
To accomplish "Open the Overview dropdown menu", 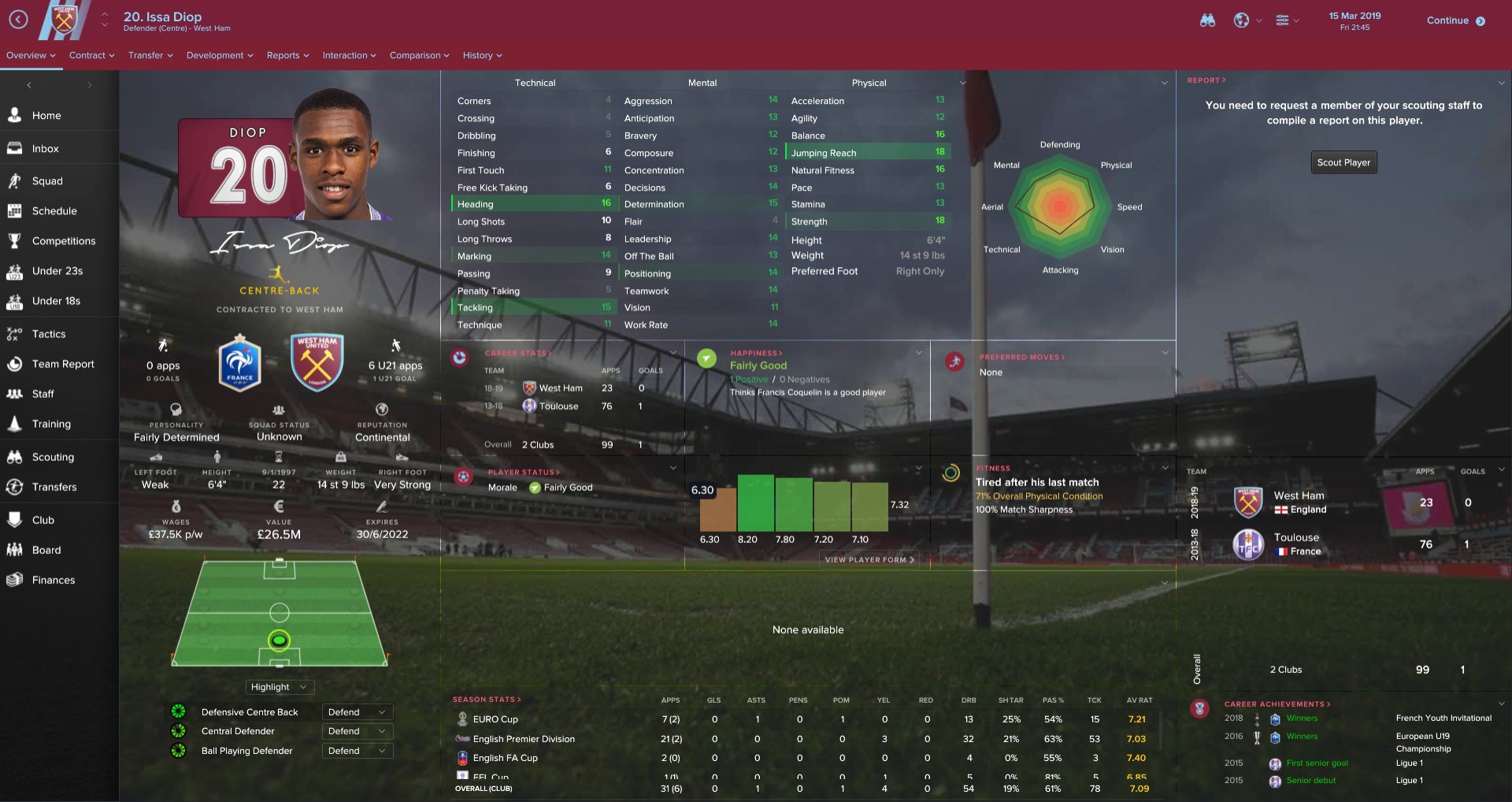I will coord(31,55).
